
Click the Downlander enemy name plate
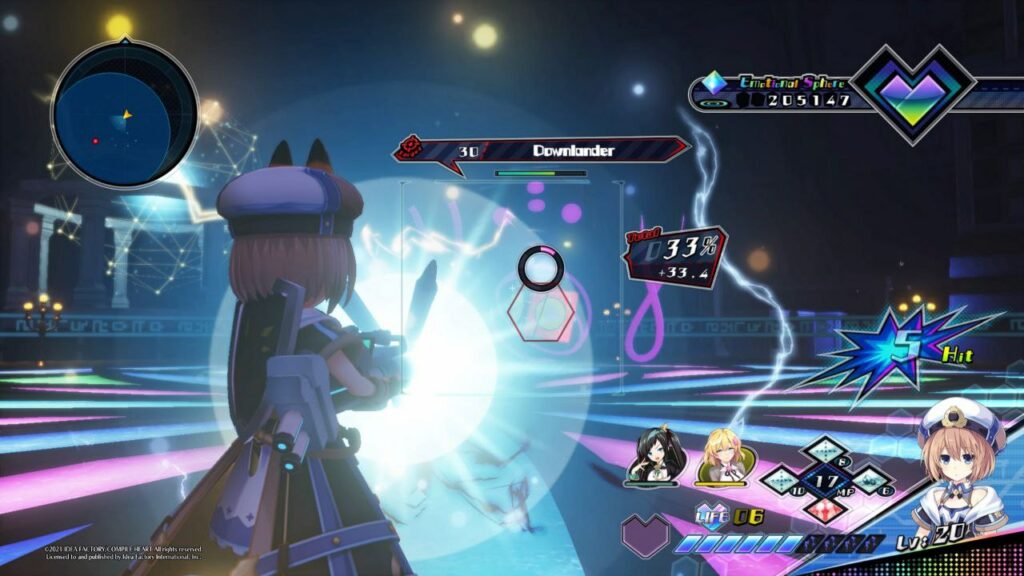tap(545, 151)
